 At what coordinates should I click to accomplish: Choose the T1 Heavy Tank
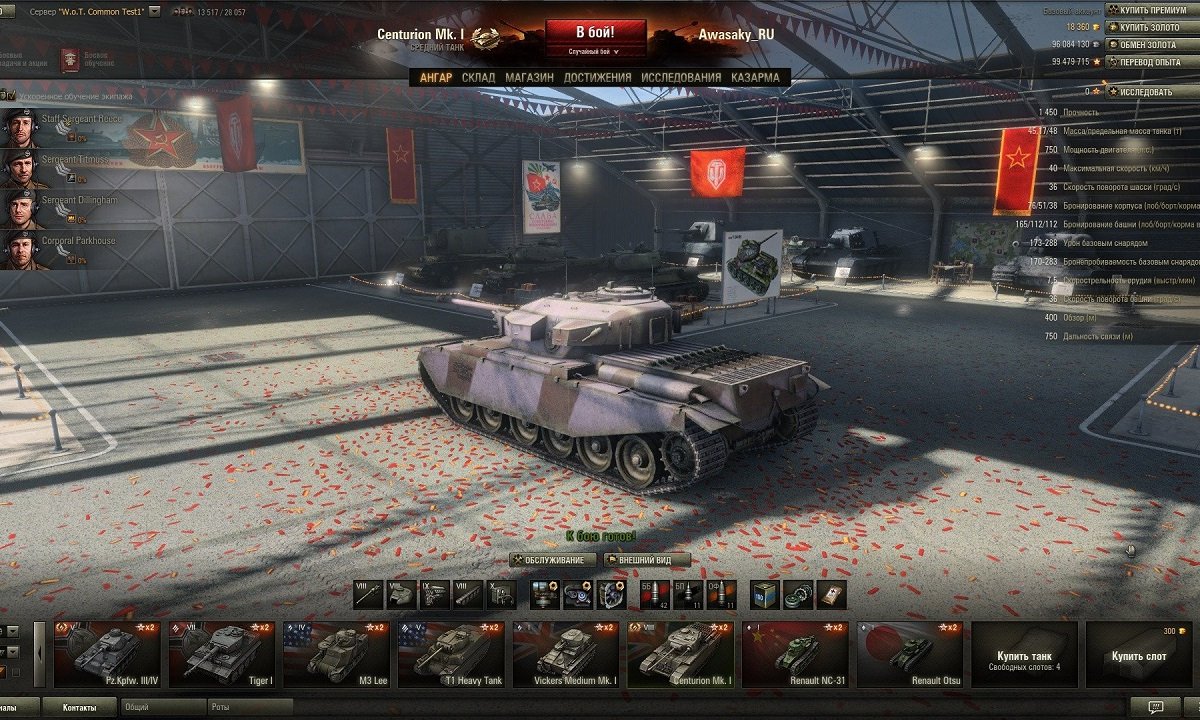[x=453, y=654]
